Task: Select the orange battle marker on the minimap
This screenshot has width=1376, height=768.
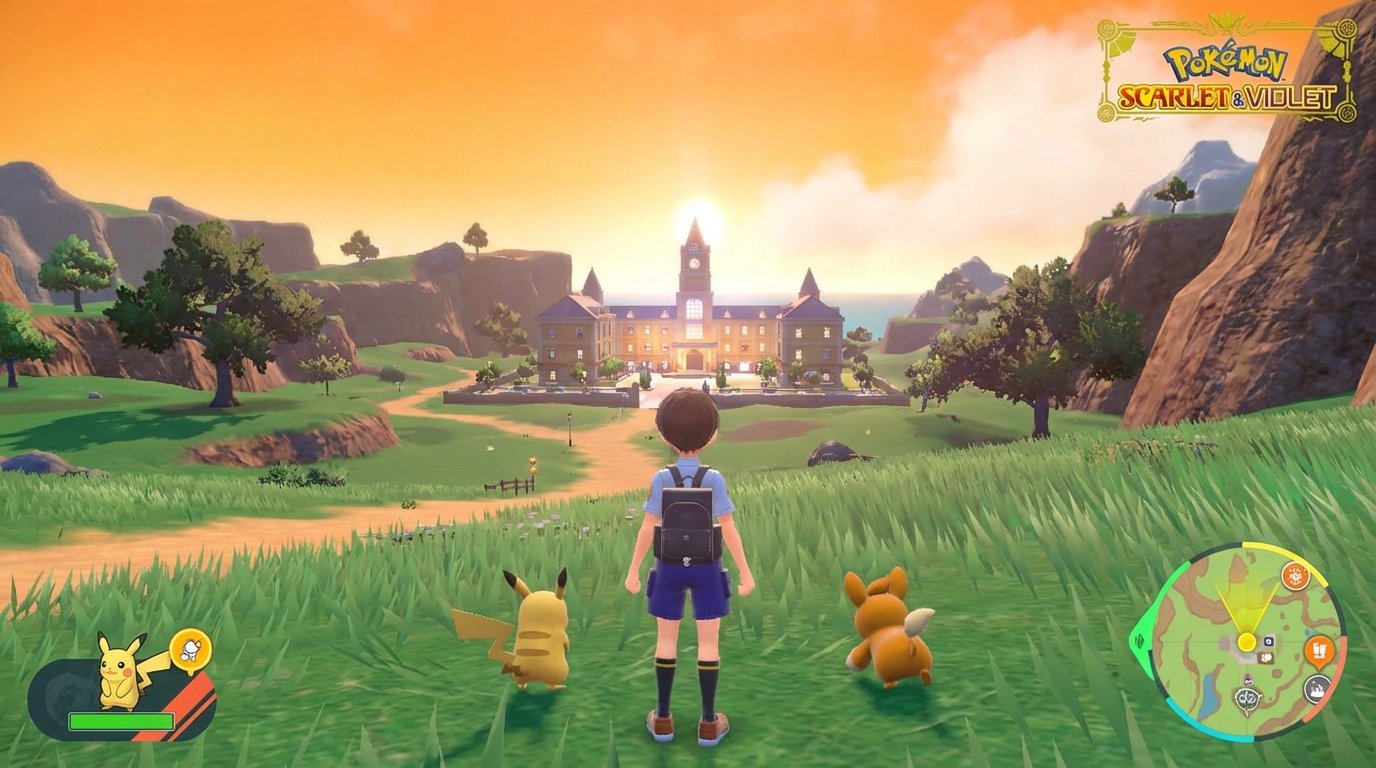Action: [1296, 577]
